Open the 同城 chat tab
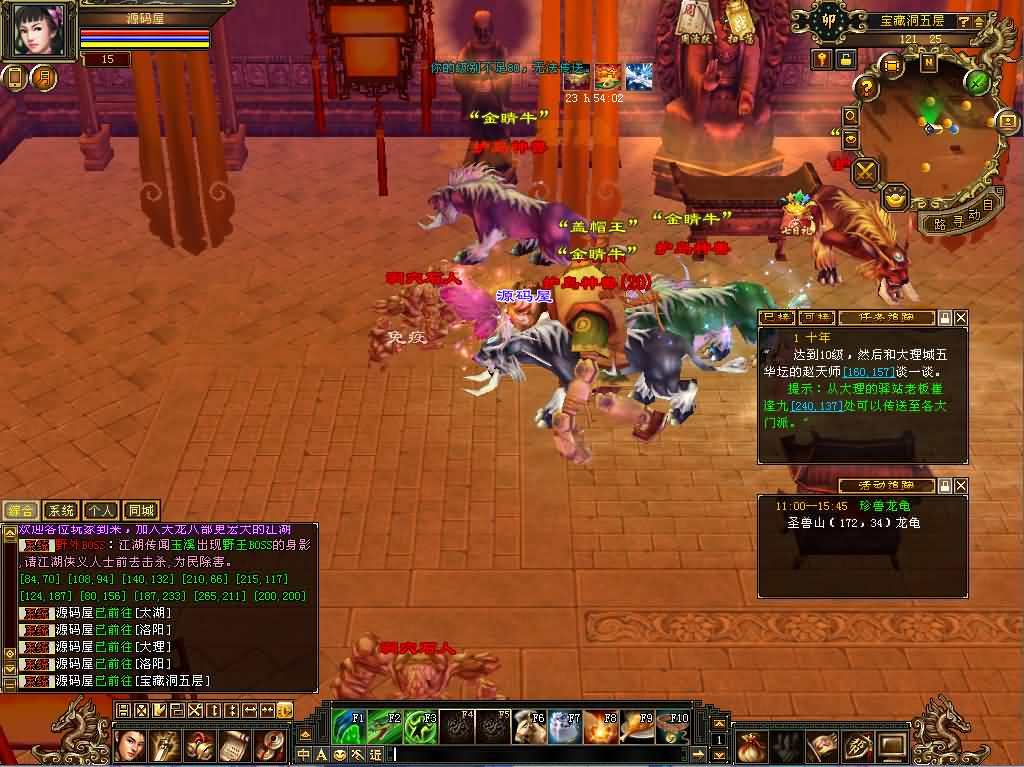Viewport: 1024px width, 767px height. click(142, 510)
